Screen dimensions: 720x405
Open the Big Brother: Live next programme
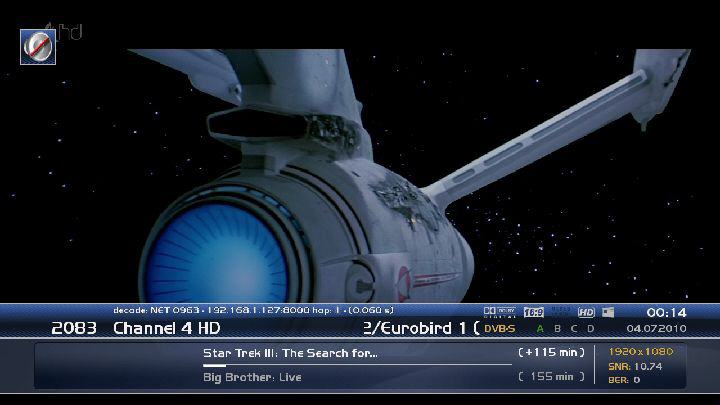point(252,377)
